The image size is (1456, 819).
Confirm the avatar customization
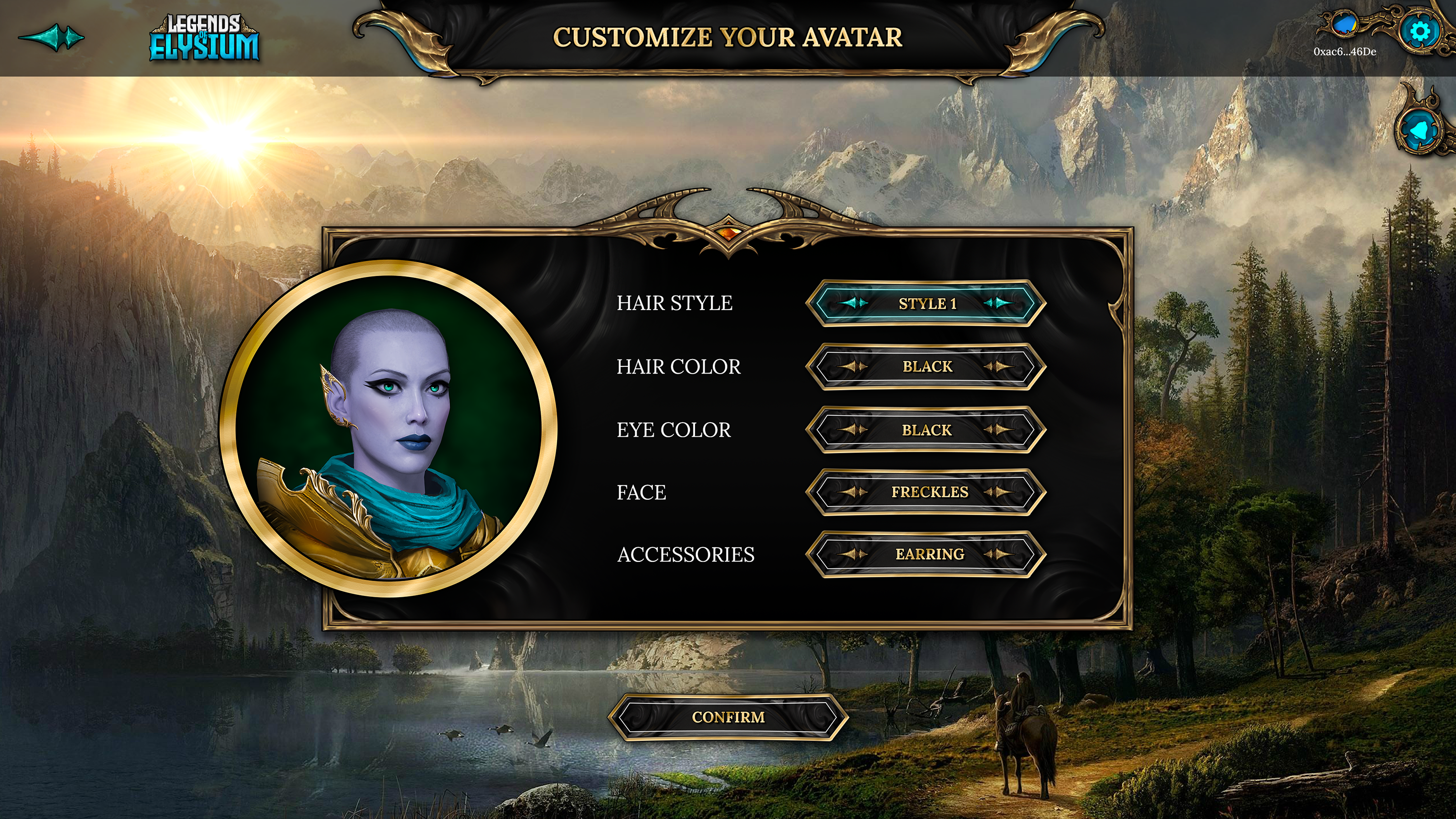728,717
